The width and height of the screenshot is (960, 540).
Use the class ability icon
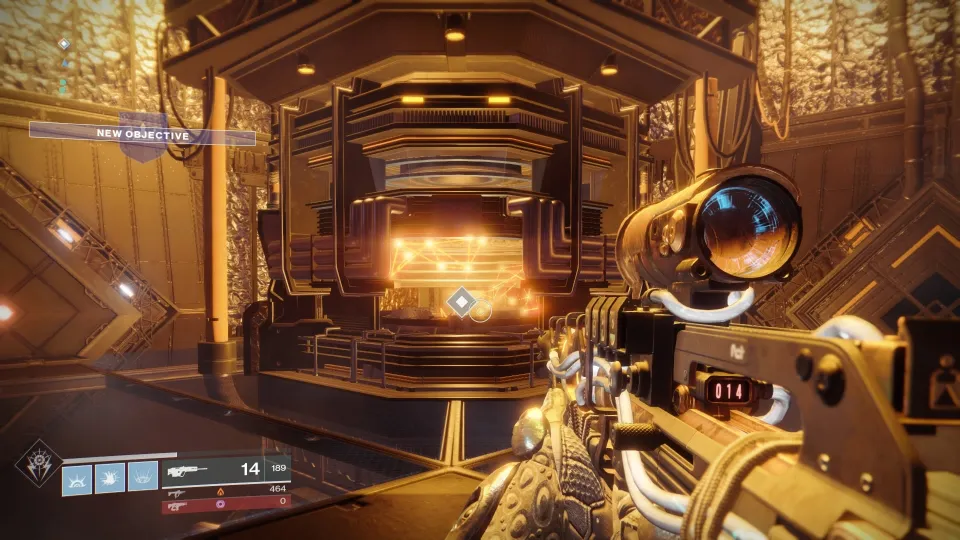tap(142, 476)
